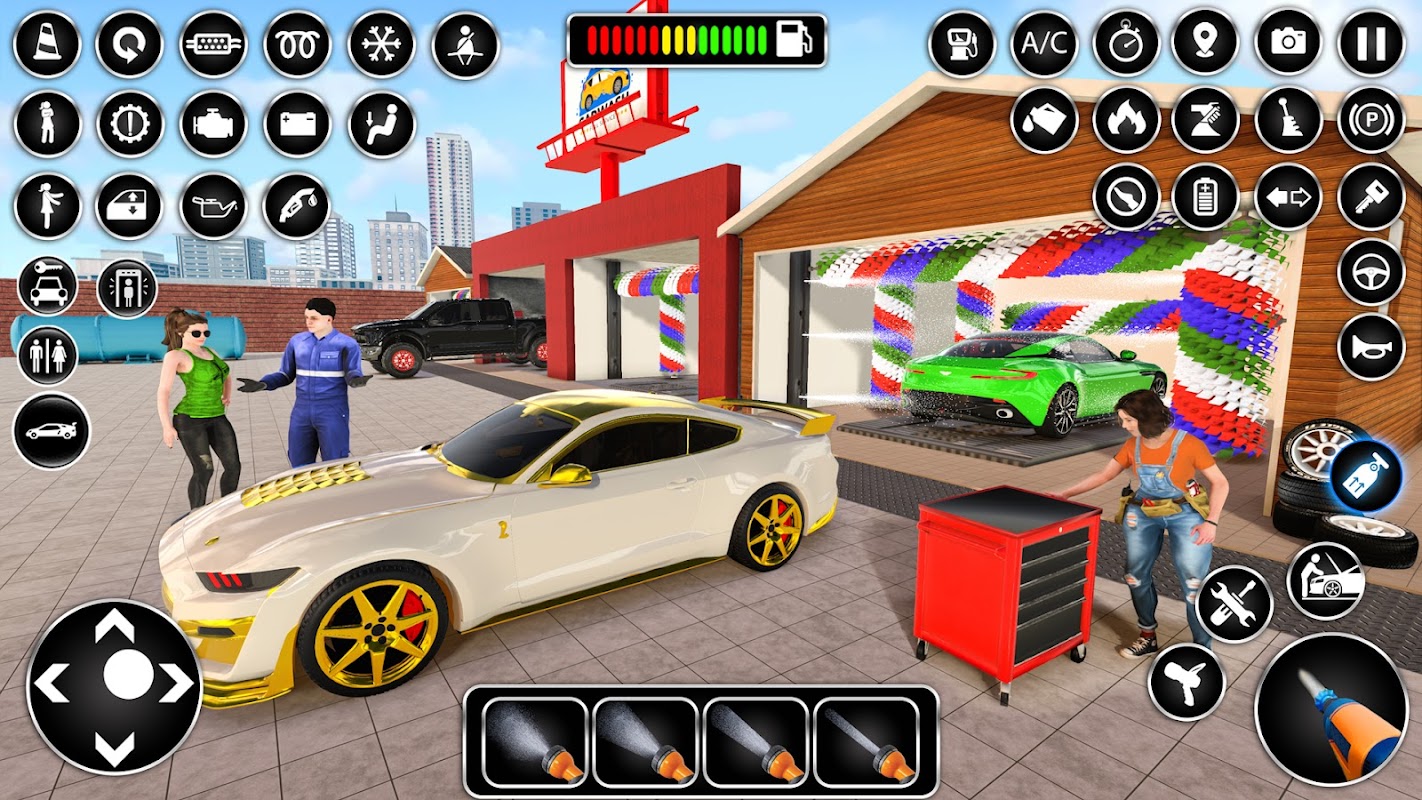Steer with the directional pad control
Image resolution: width=1422 pixels, height=800 pixels.
[x=114, y=686]
